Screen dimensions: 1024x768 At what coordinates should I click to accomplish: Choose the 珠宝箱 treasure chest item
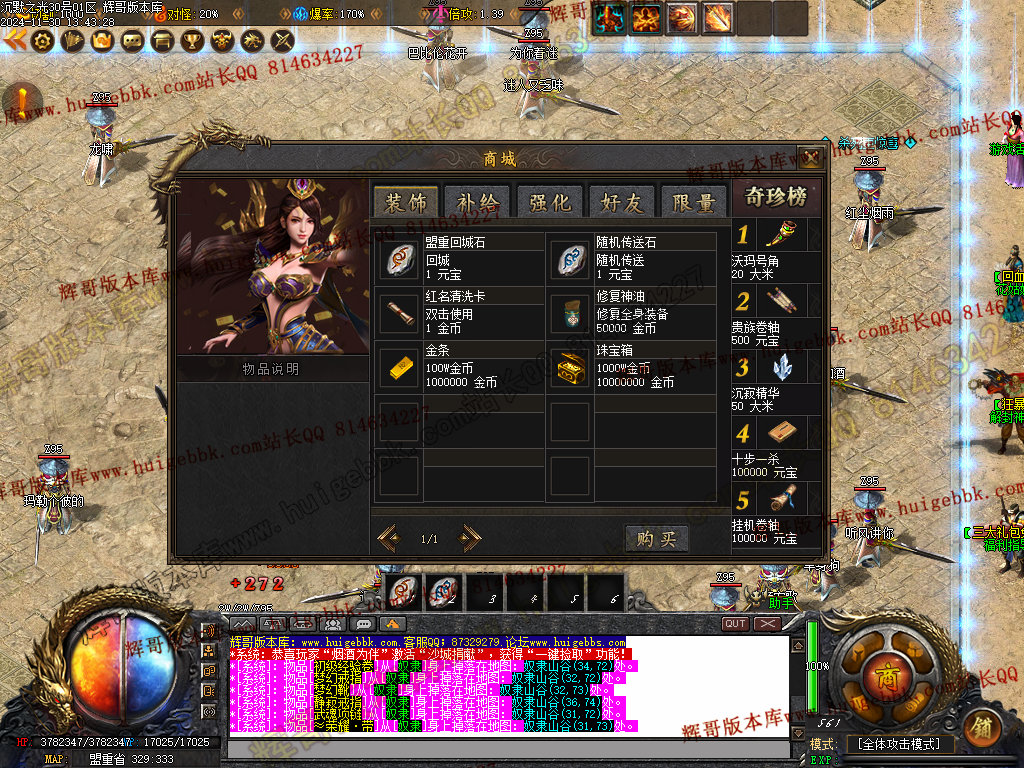click(x=571, y=367)
